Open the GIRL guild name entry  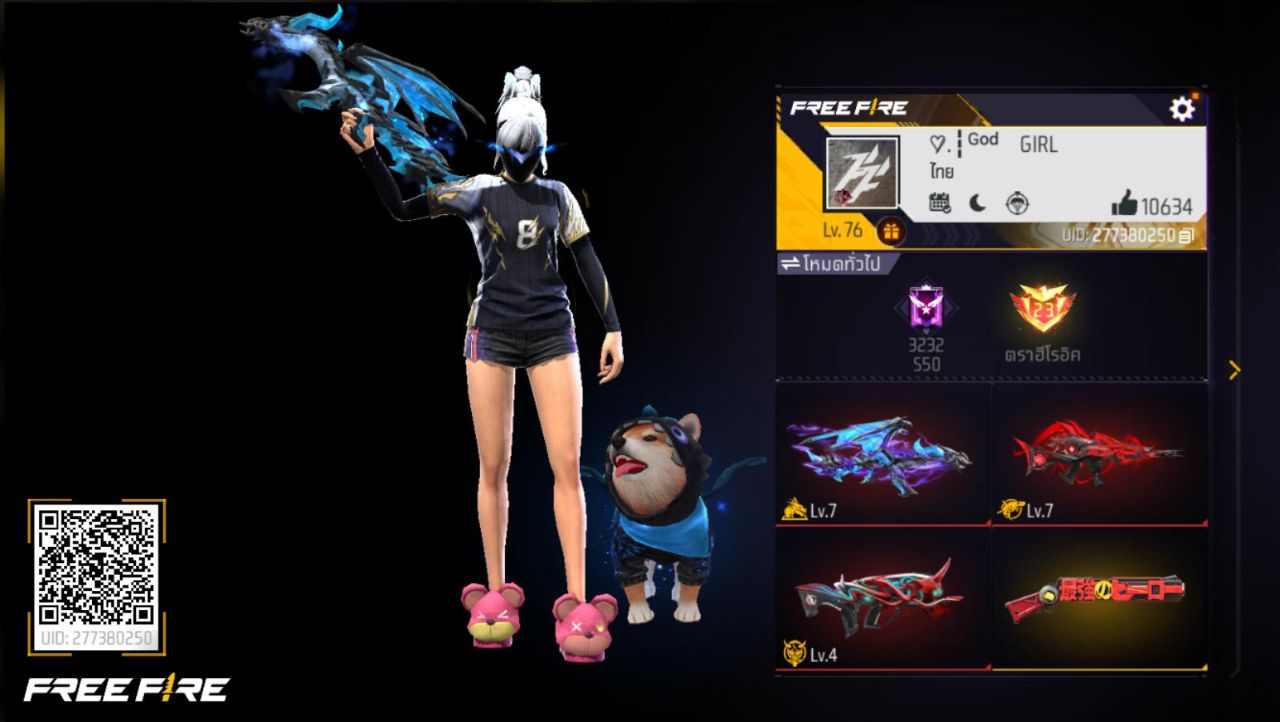tap(1038, 145)
